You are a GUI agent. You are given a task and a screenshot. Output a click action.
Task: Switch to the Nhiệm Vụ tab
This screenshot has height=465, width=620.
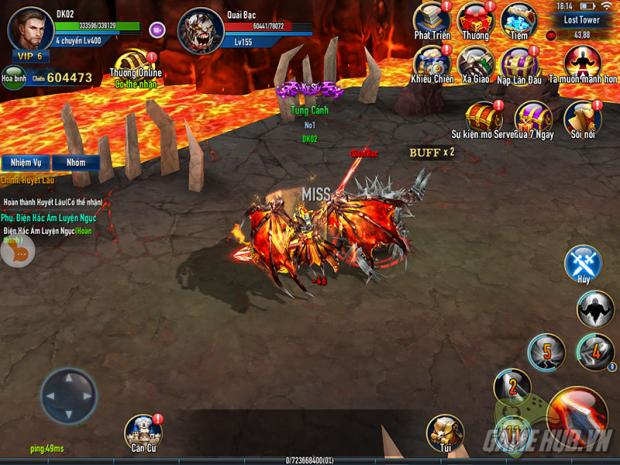24,162
